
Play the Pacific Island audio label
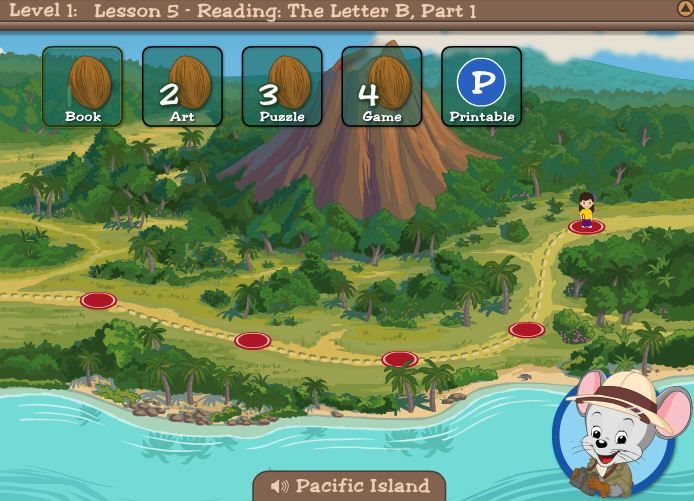pos(349,486)
